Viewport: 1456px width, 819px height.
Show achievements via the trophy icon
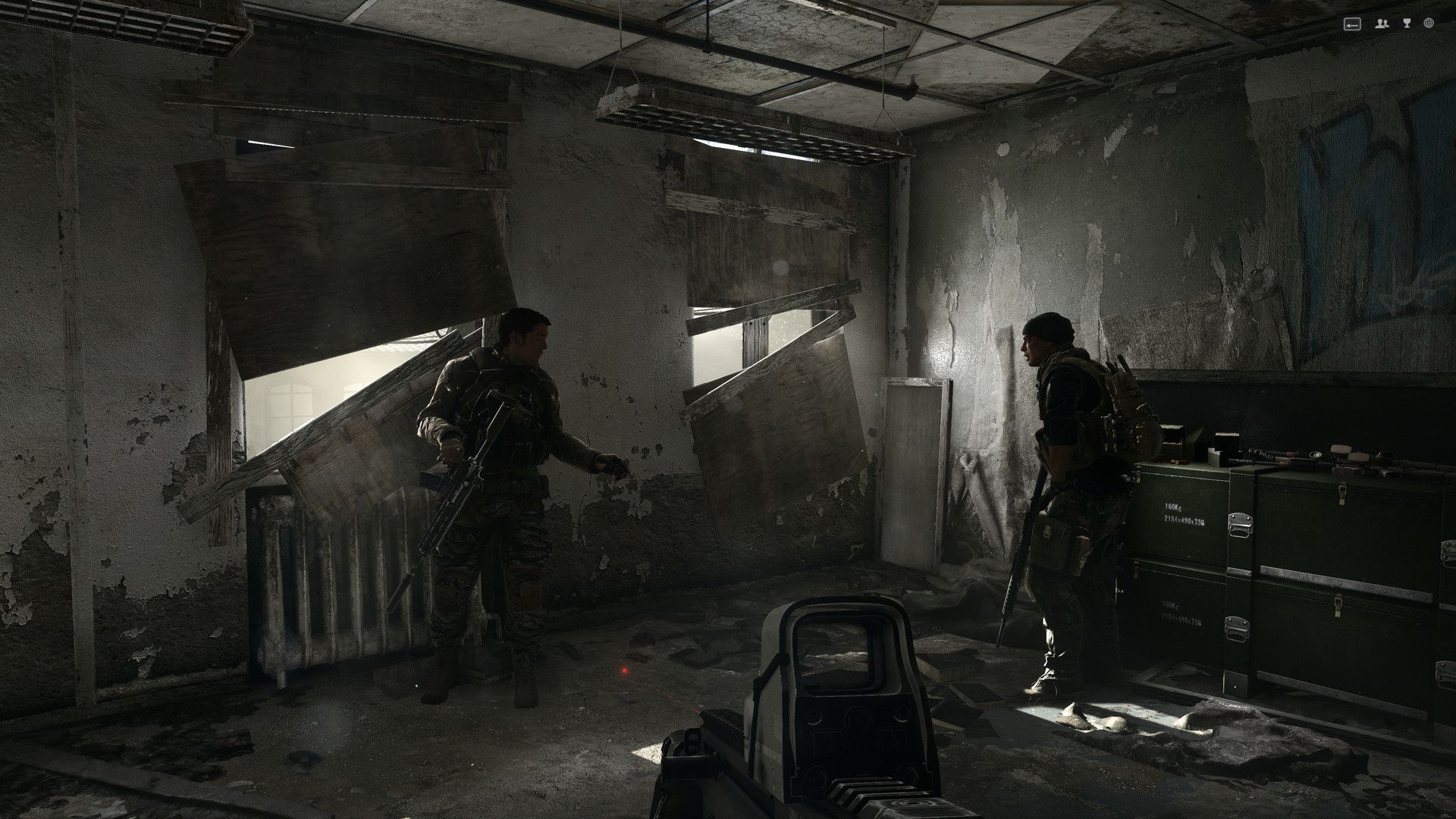[x=1407, y=24]
